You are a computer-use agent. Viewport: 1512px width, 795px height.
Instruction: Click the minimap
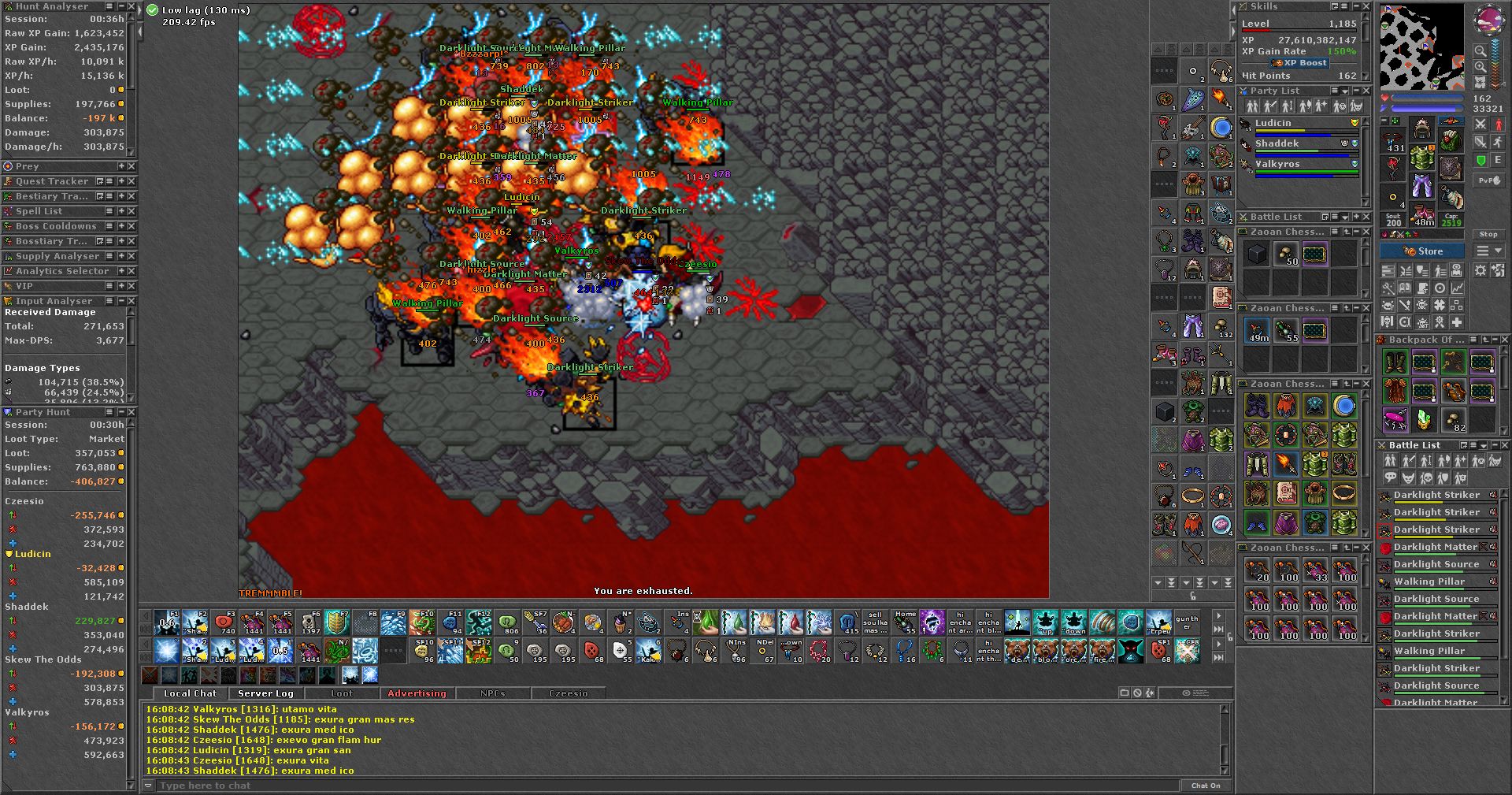pos(1421,47)
